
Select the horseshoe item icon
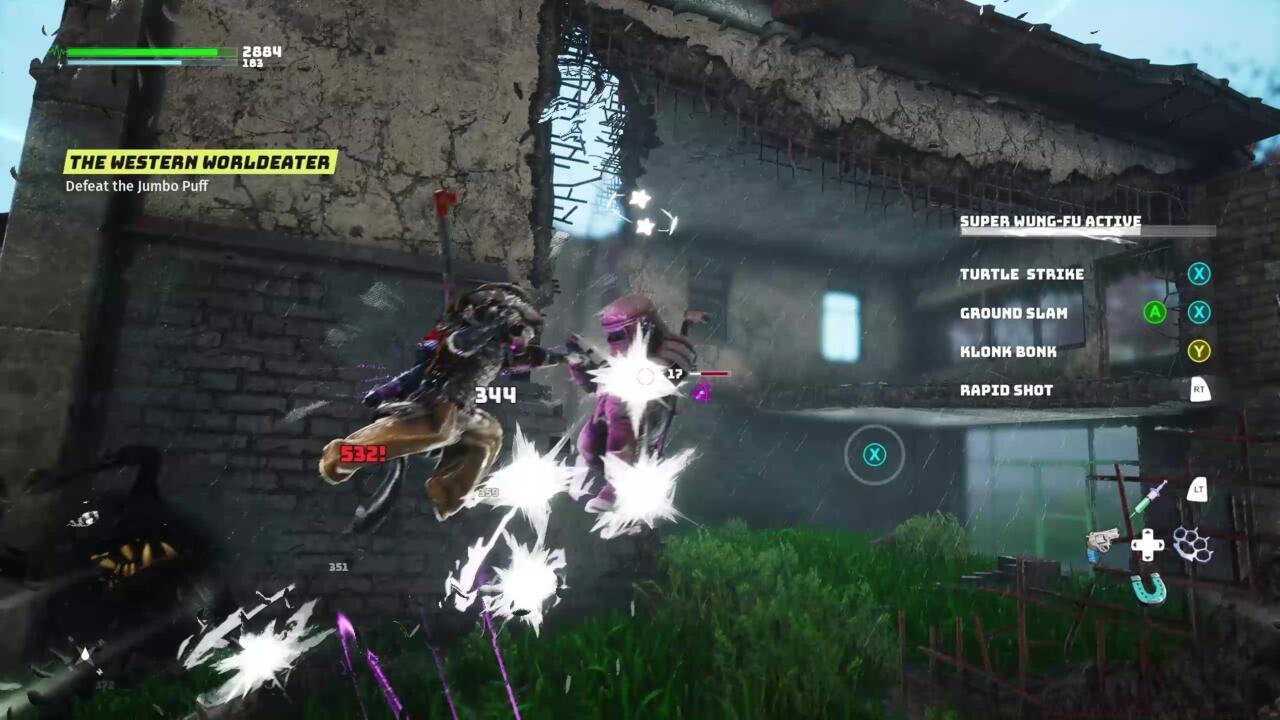pos(1148,591)
